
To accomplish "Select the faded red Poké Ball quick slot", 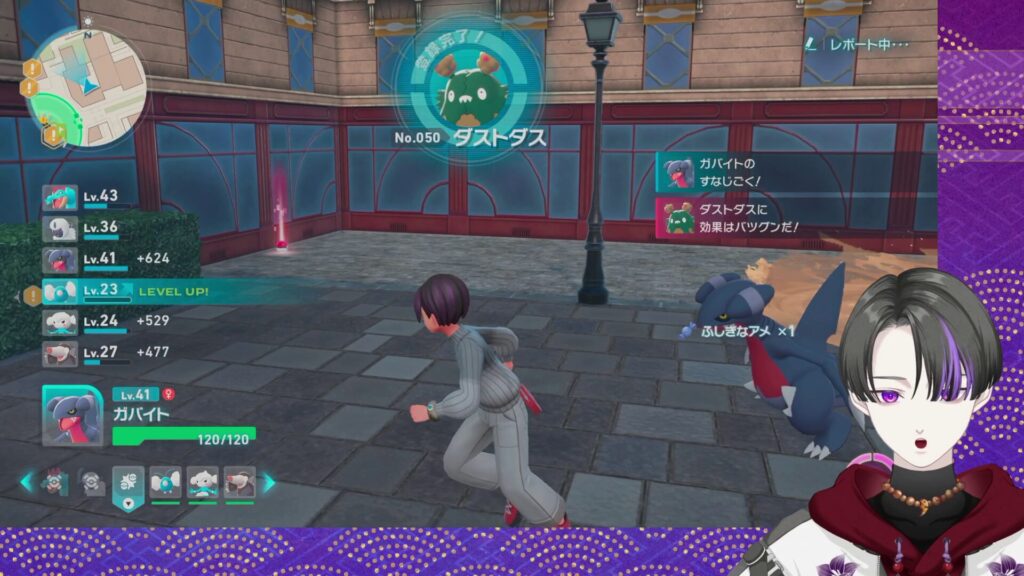I will [56, 482].
